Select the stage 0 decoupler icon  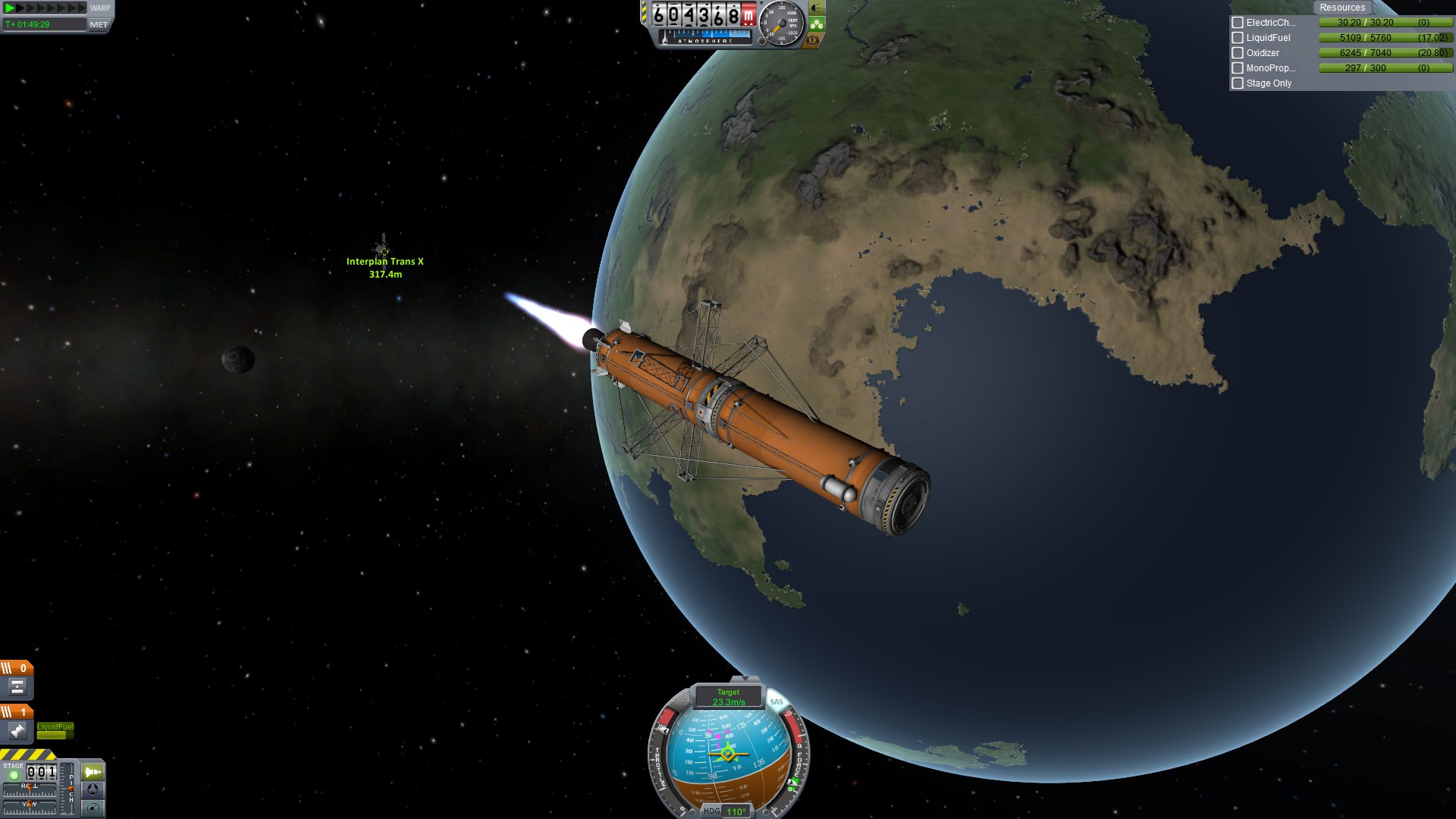17,688
